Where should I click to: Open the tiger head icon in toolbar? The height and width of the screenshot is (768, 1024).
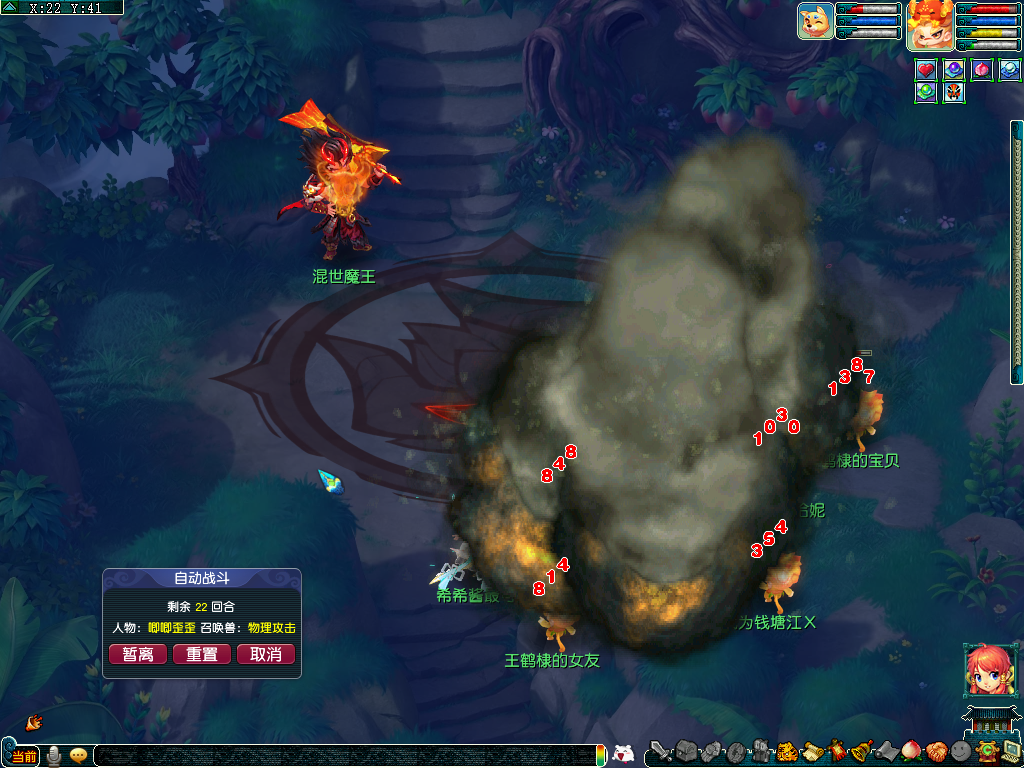[786, 751]
